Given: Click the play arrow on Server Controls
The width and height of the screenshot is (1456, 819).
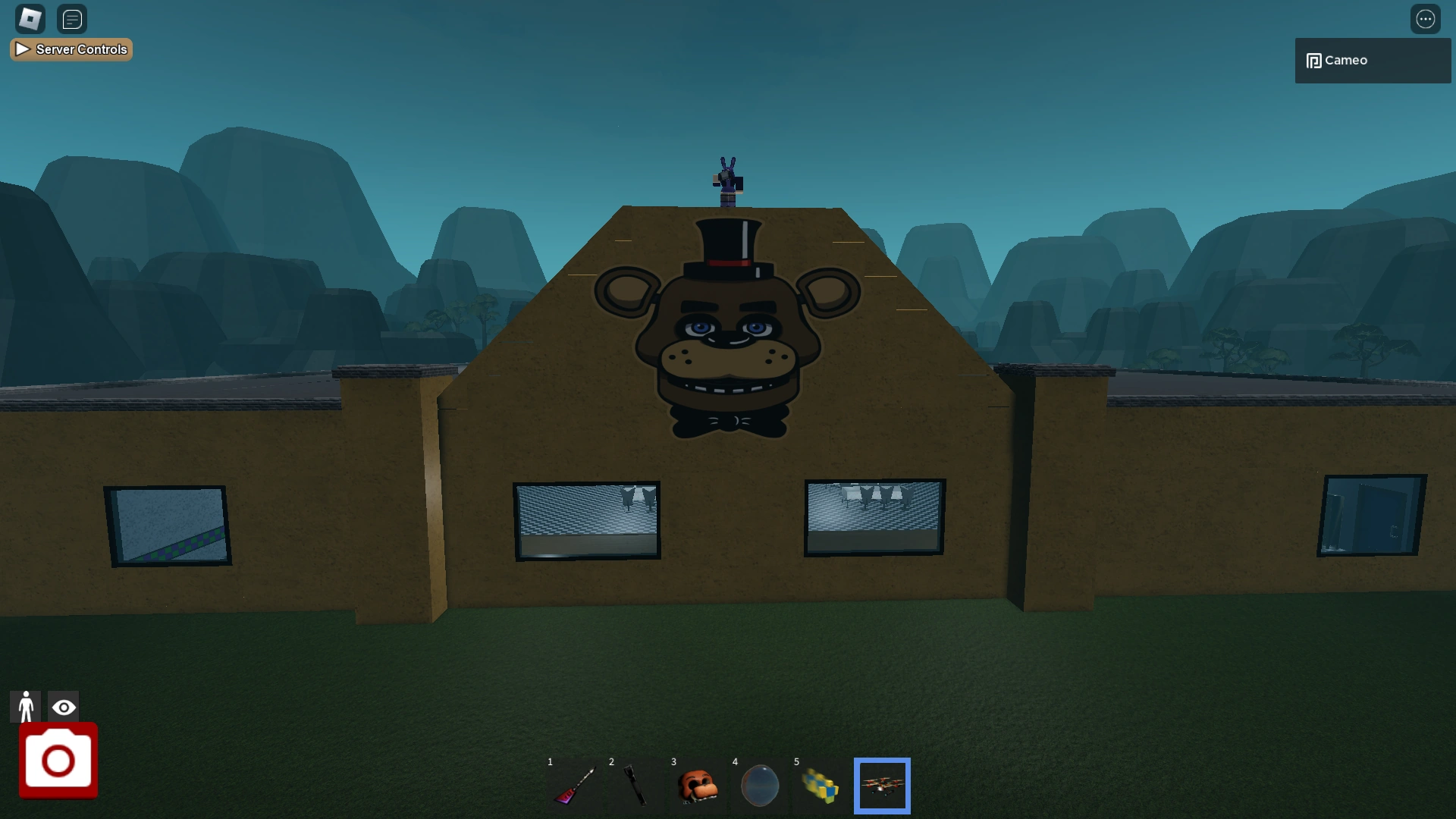Looking at the screenshot, I should 22,49.
